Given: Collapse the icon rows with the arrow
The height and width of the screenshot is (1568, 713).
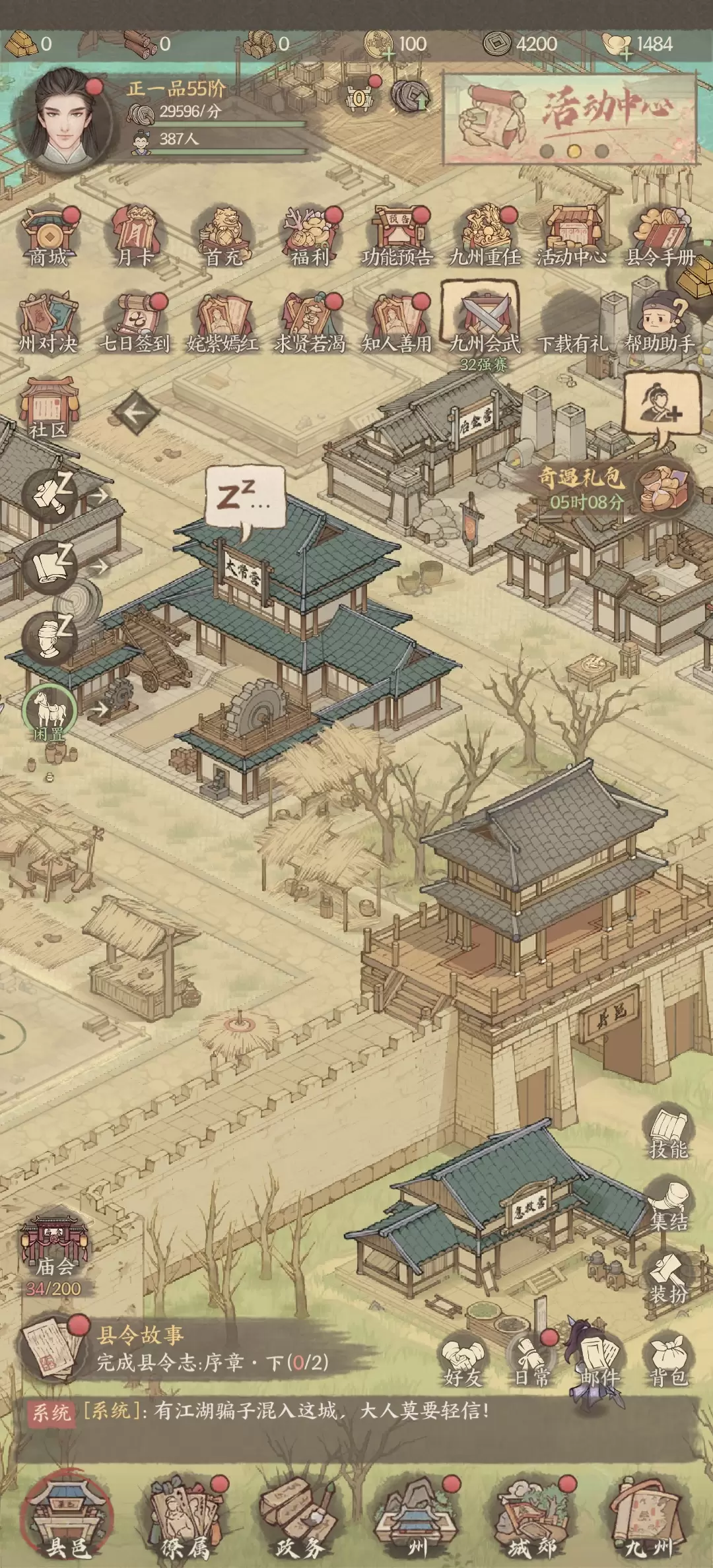Looking at the screenshot, I should pyautogui.click(x=136, y=413).
